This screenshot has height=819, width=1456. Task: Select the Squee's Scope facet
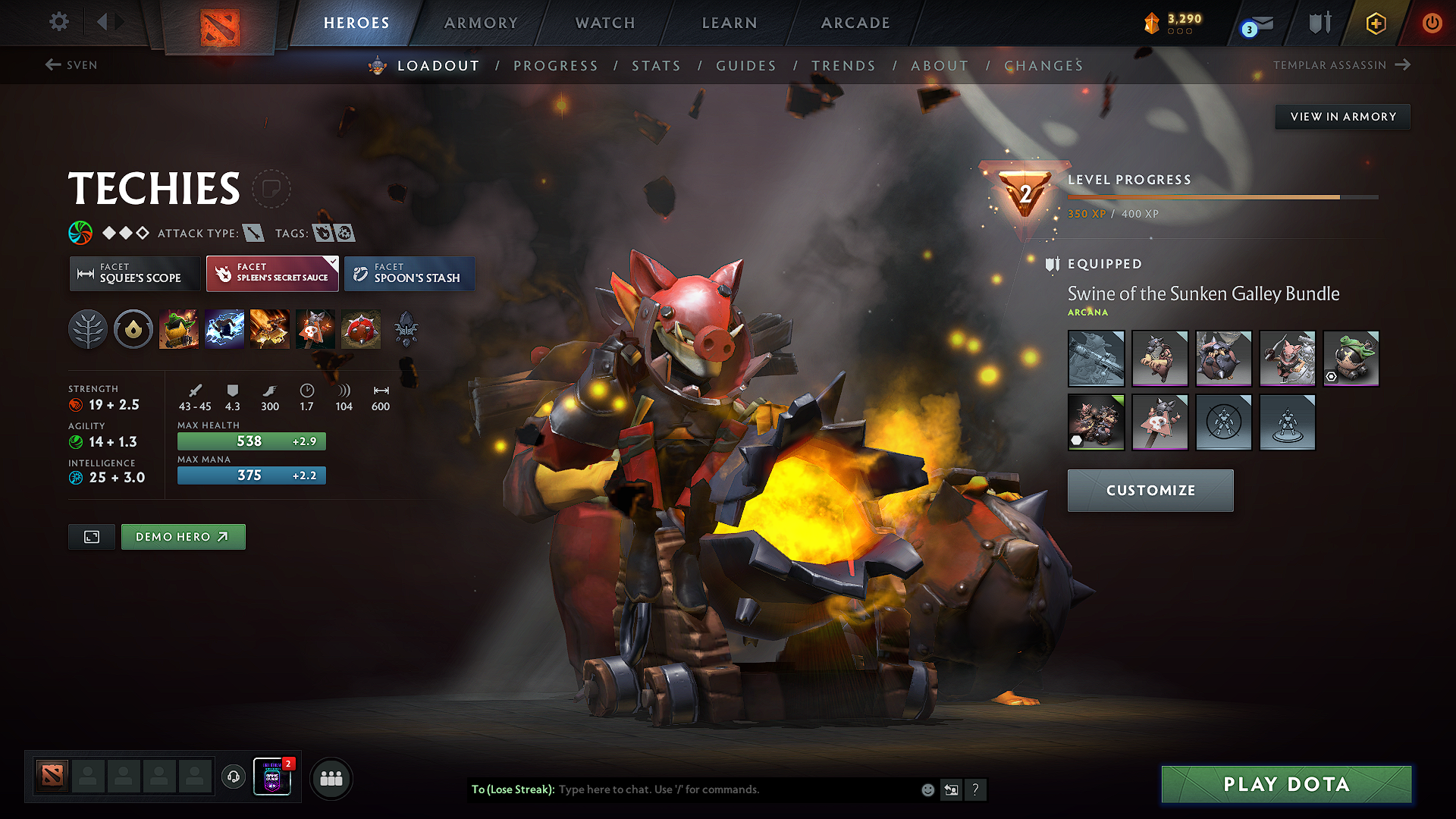[x=134, y=274]
